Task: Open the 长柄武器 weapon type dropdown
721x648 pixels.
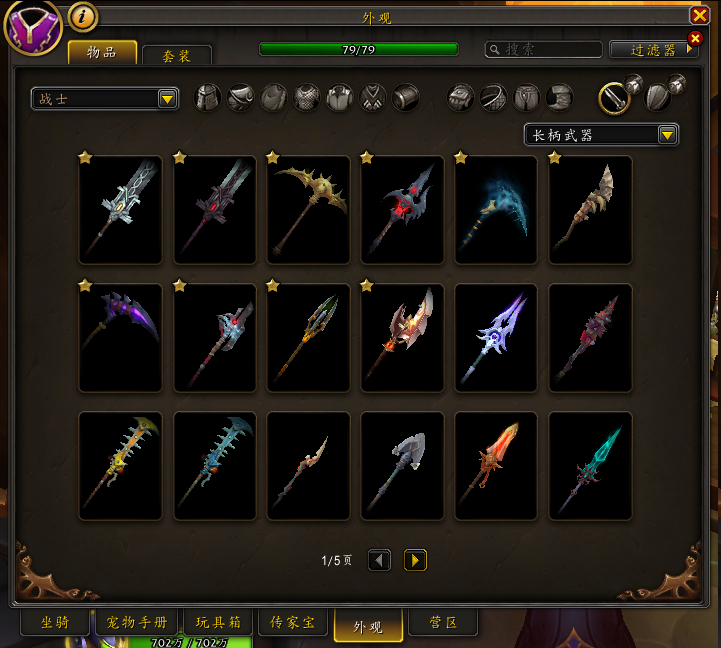Action: [x=601, y=134]
